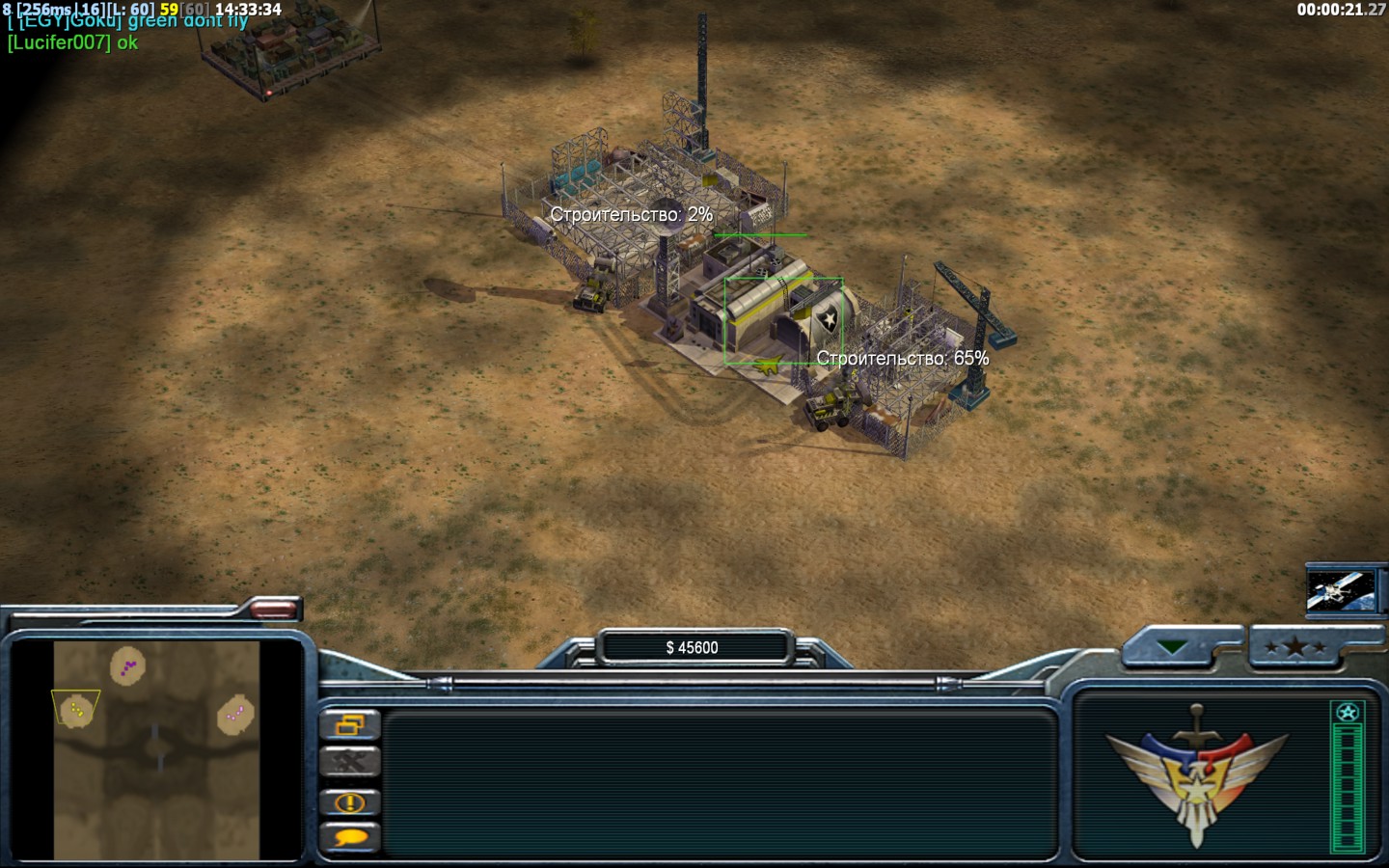Screen dimensions: 1389x868
Task: Jump to the pink base on the minimap
Action: point(234,715)
